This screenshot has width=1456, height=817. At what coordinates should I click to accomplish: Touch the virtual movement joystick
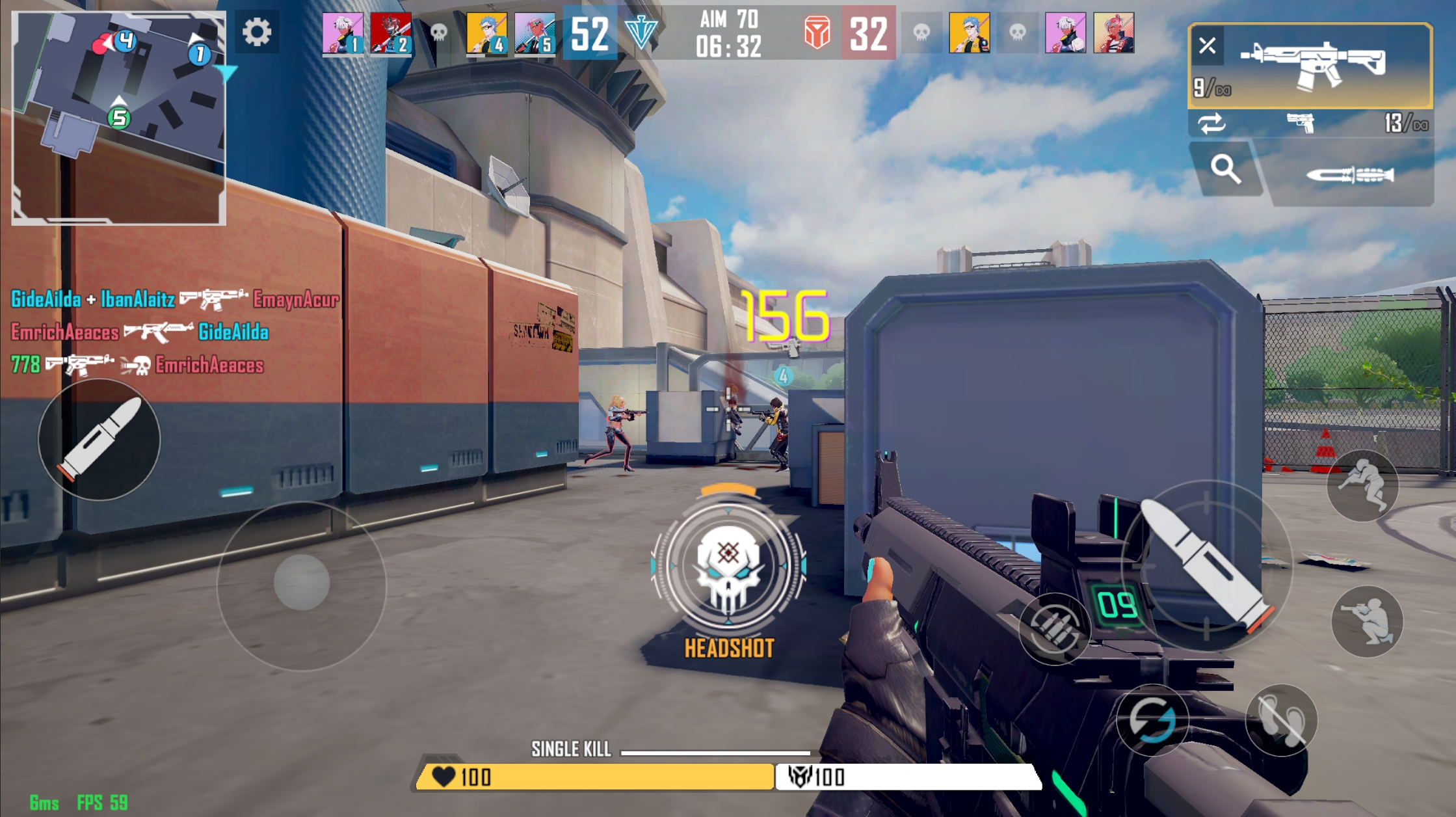click(x=301, y=582)
